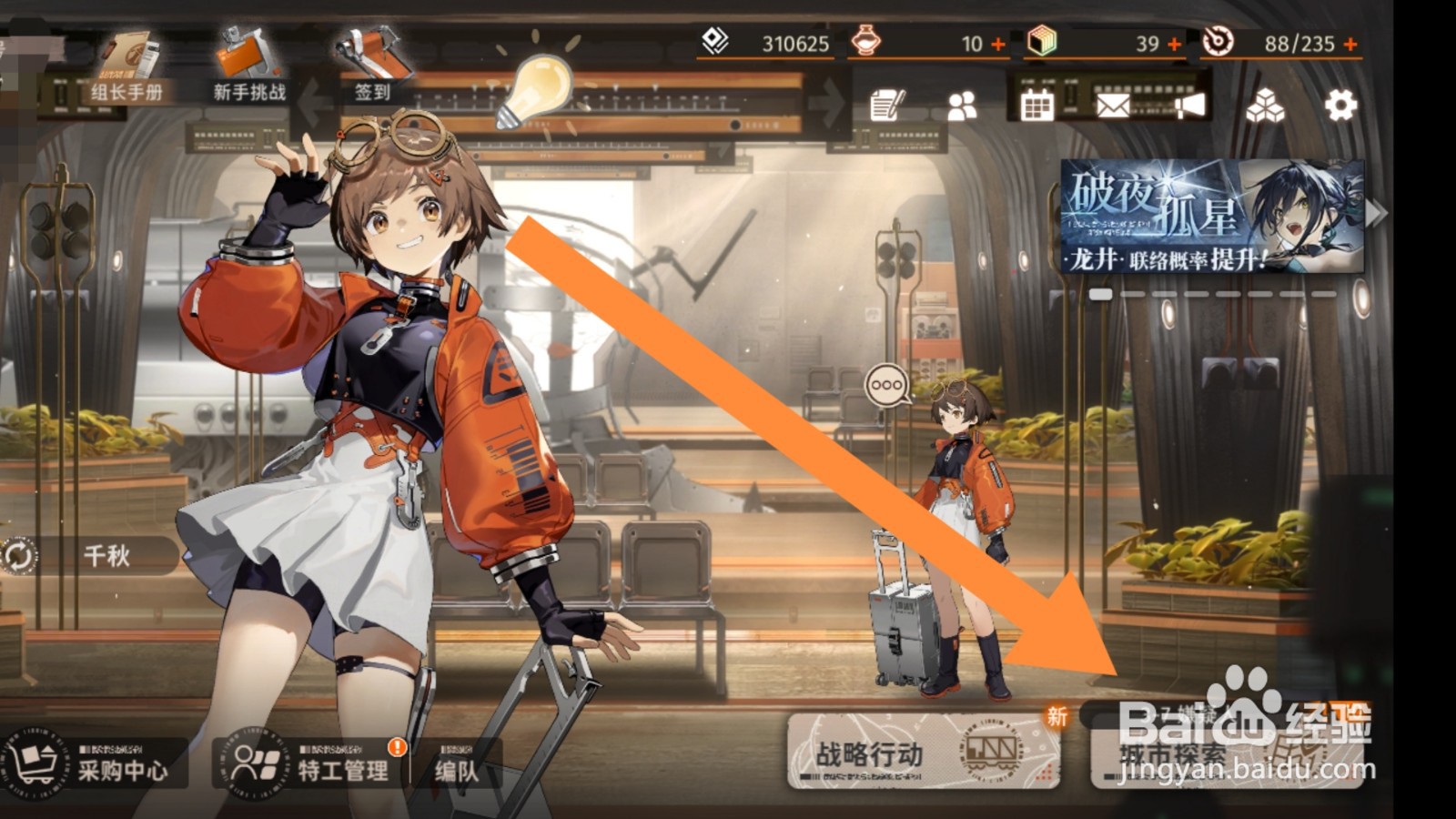Open the 组长手册 leader handbook

pyautogui.click(x=126, y=68)
